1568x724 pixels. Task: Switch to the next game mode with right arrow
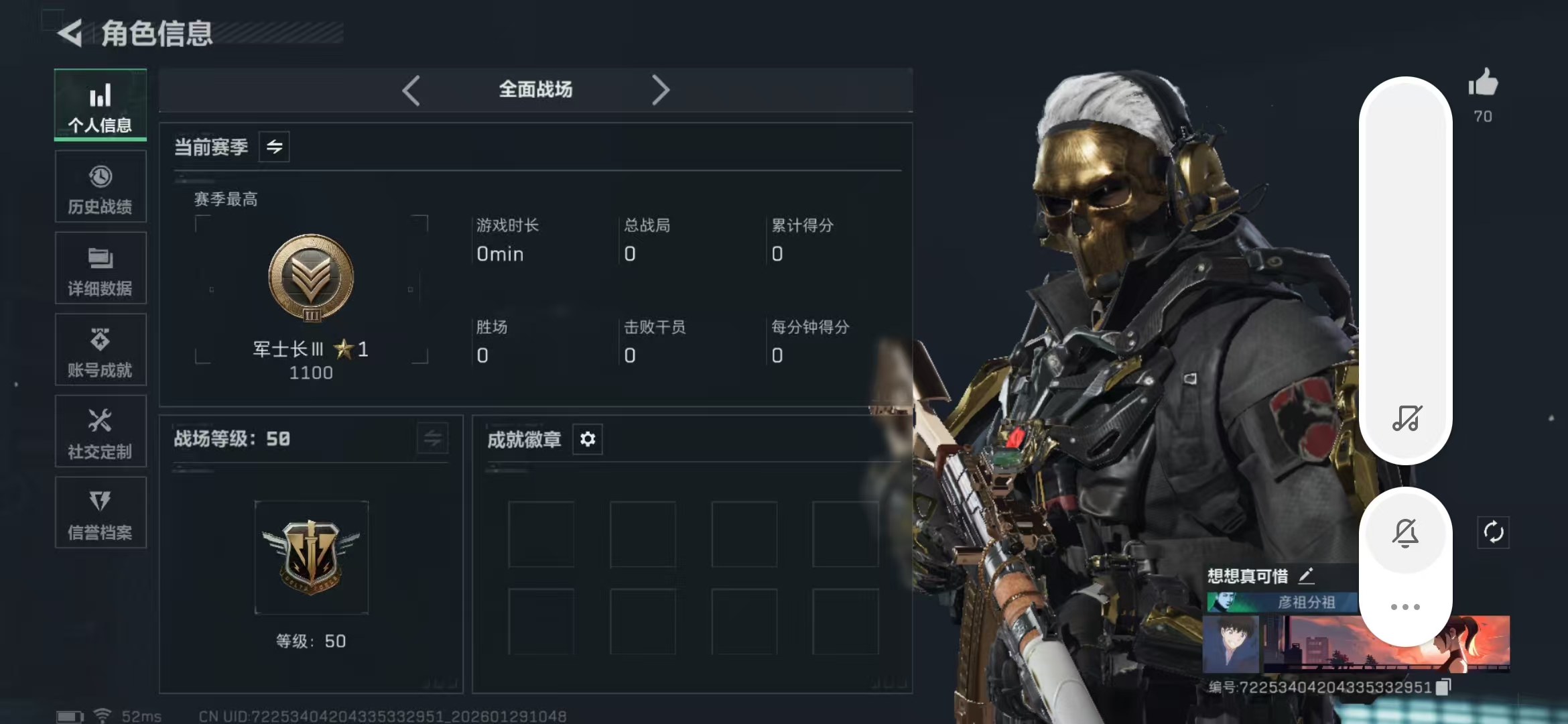[660, 90]
